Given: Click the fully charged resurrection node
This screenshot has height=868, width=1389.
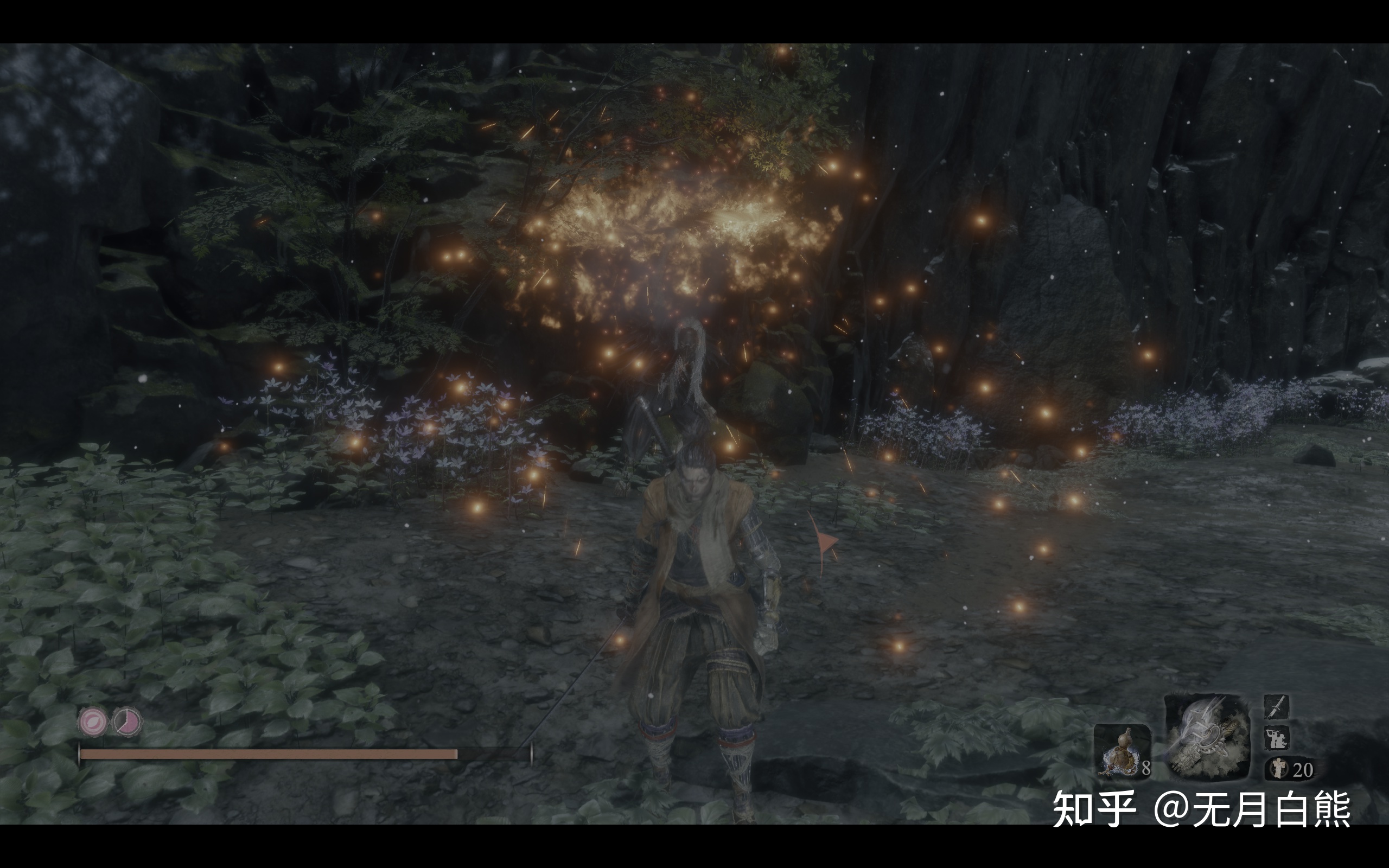Looking at the screenshot, I should [93, 722].
